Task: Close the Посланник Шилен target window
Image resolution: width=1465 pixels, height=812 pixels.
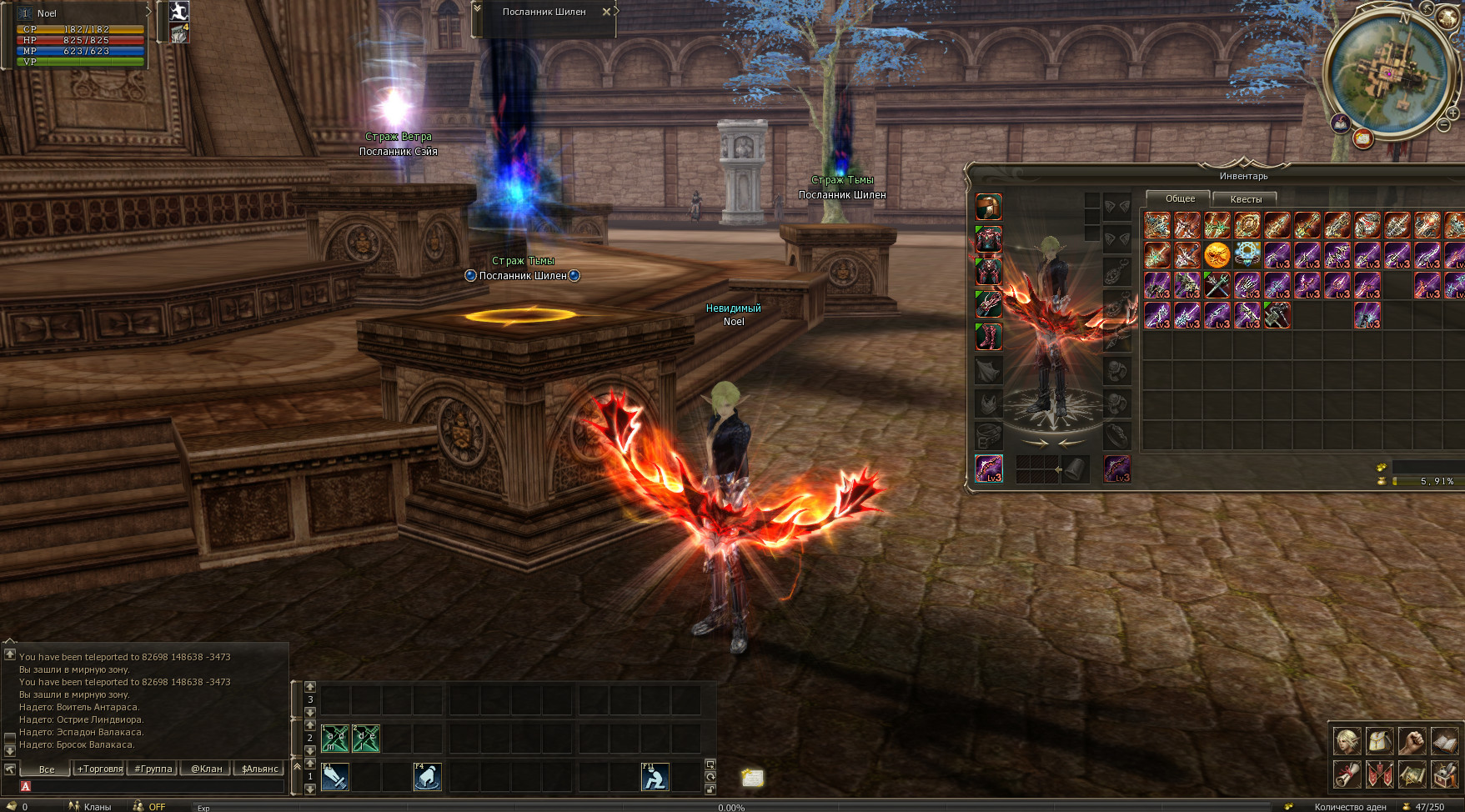Action: coord(607,12)
